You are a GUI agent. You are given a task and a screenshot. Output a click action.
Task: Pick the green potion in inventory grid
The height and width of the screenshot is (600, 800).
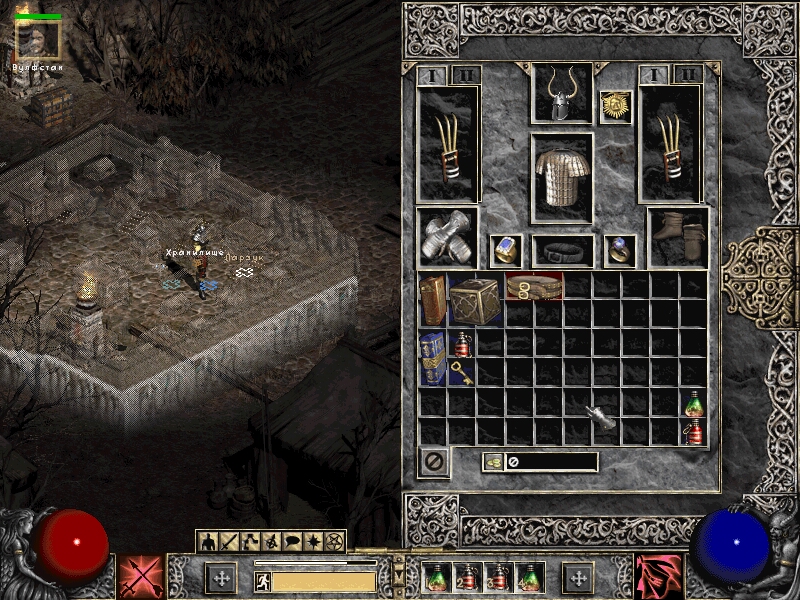(693, 403)
